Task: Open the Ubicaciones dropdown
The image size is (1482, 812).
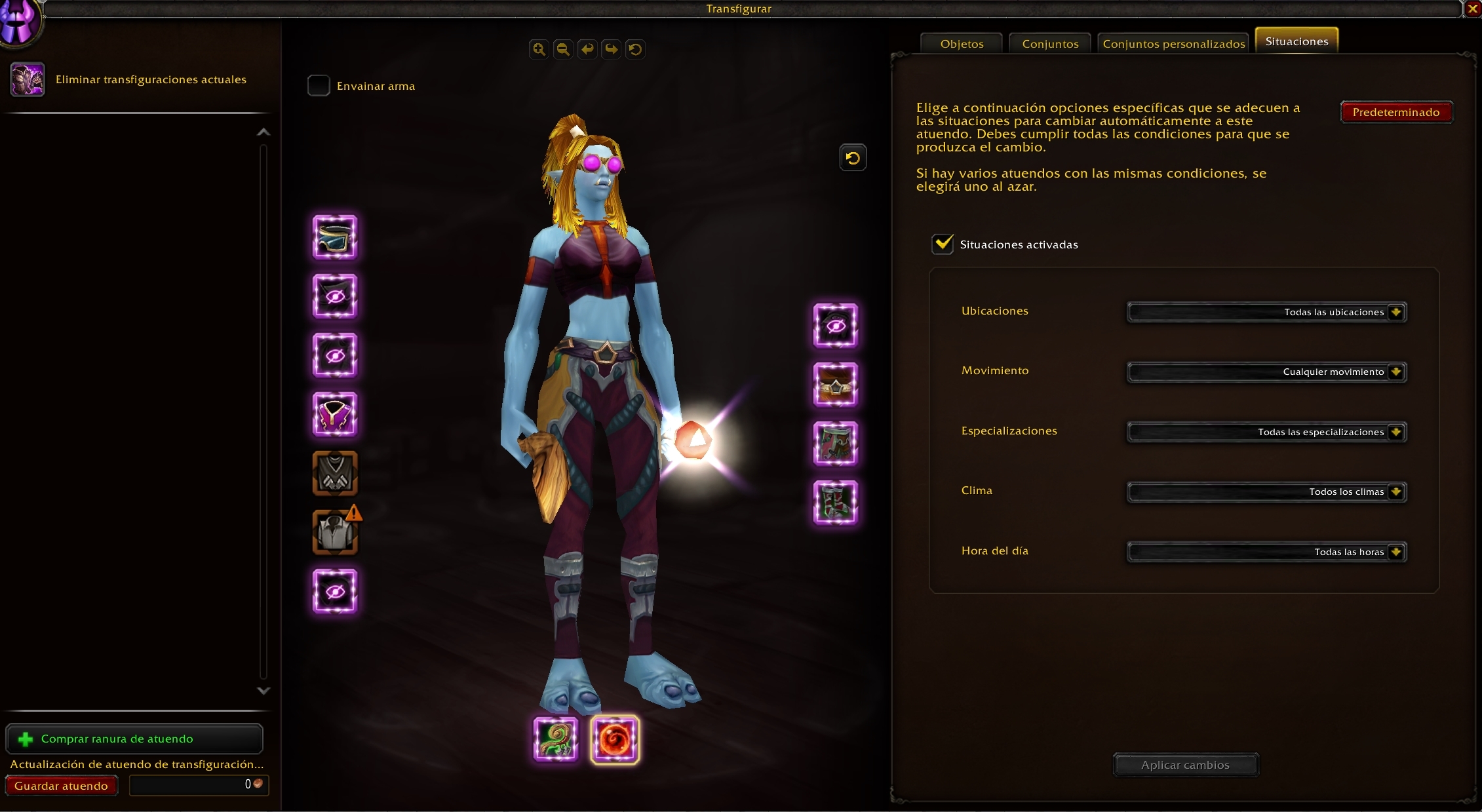Action: (1266, 312)
